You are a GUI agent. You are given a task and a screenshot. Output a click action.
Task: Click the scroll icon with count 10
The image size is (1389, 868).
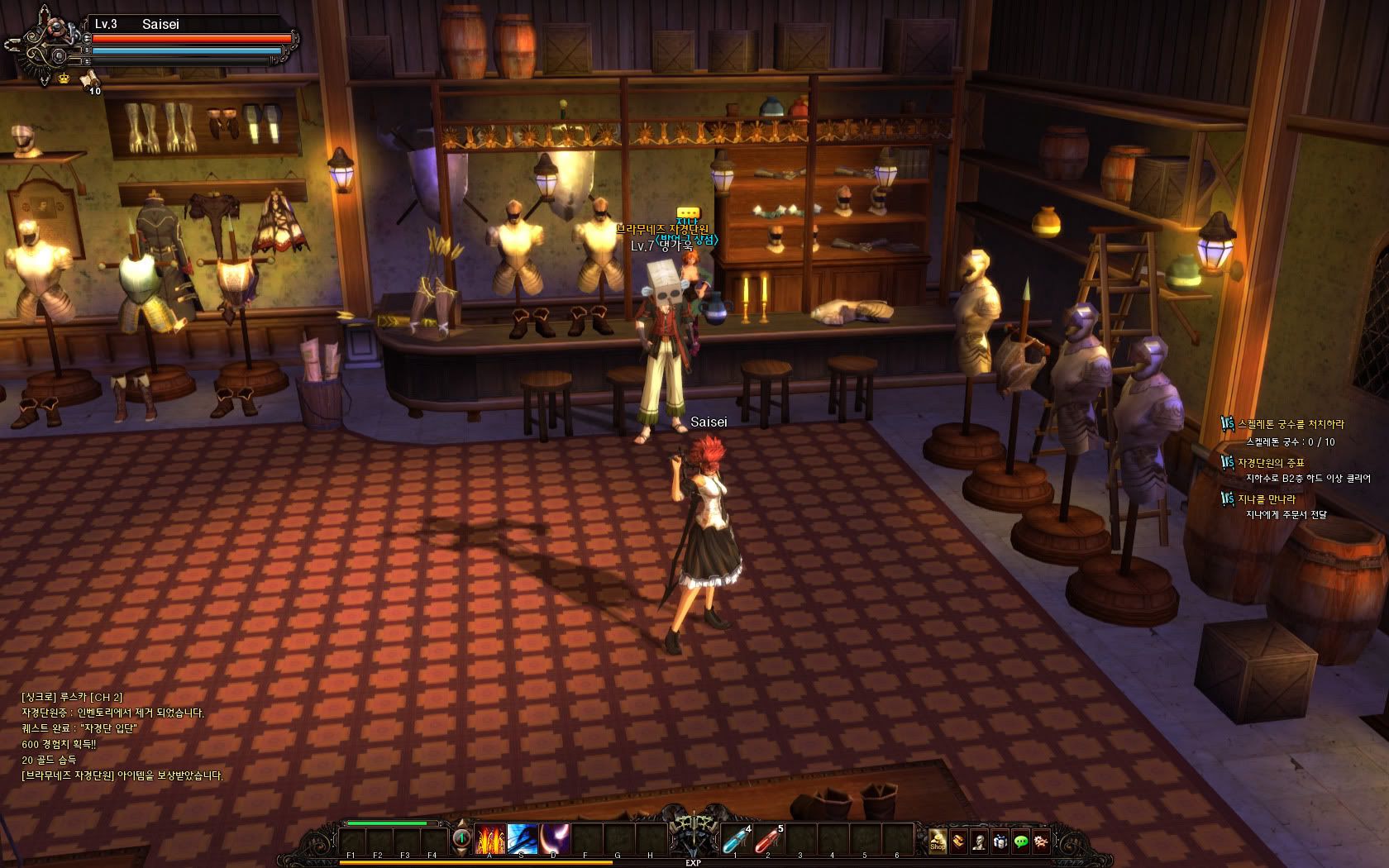[x=89, y=79]
